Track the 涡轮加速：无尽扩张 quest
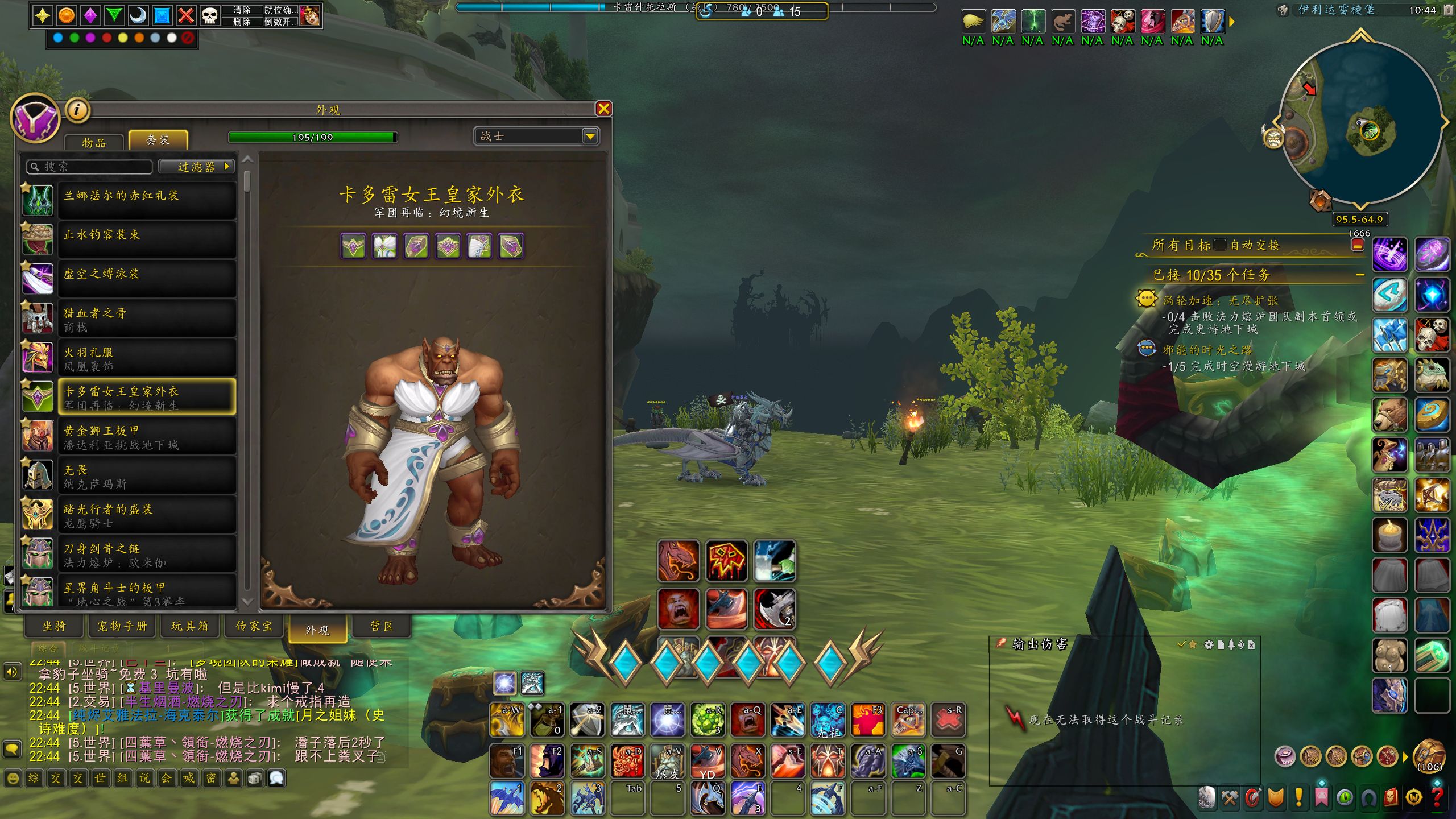Image resolution: width=1456 pixels, height=819 pixels. tap(1220, 300)
